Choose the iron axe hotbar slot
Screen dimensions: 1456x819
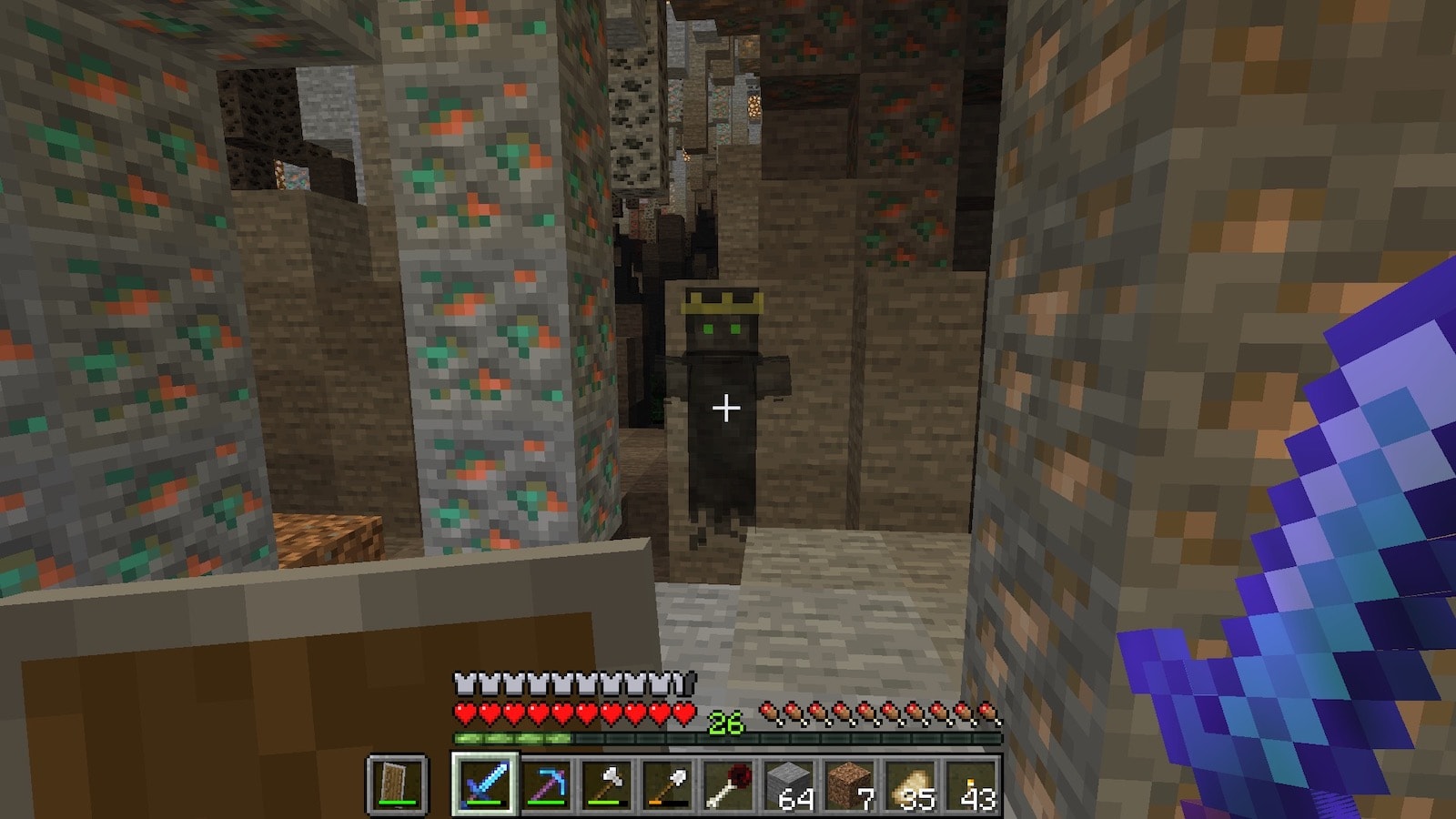point(607,784)
